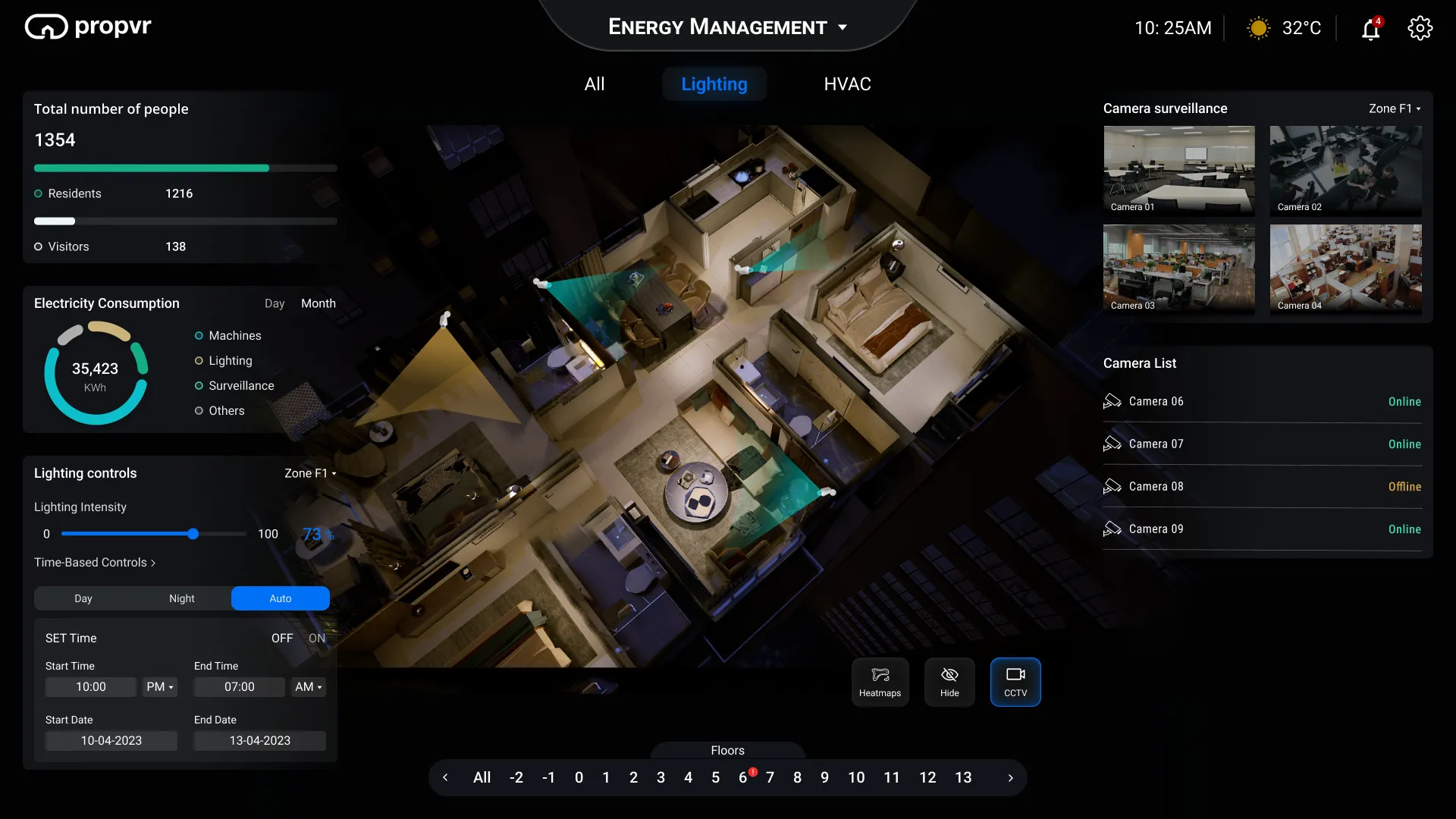Select the CCTV icon

click(1015, 682)
